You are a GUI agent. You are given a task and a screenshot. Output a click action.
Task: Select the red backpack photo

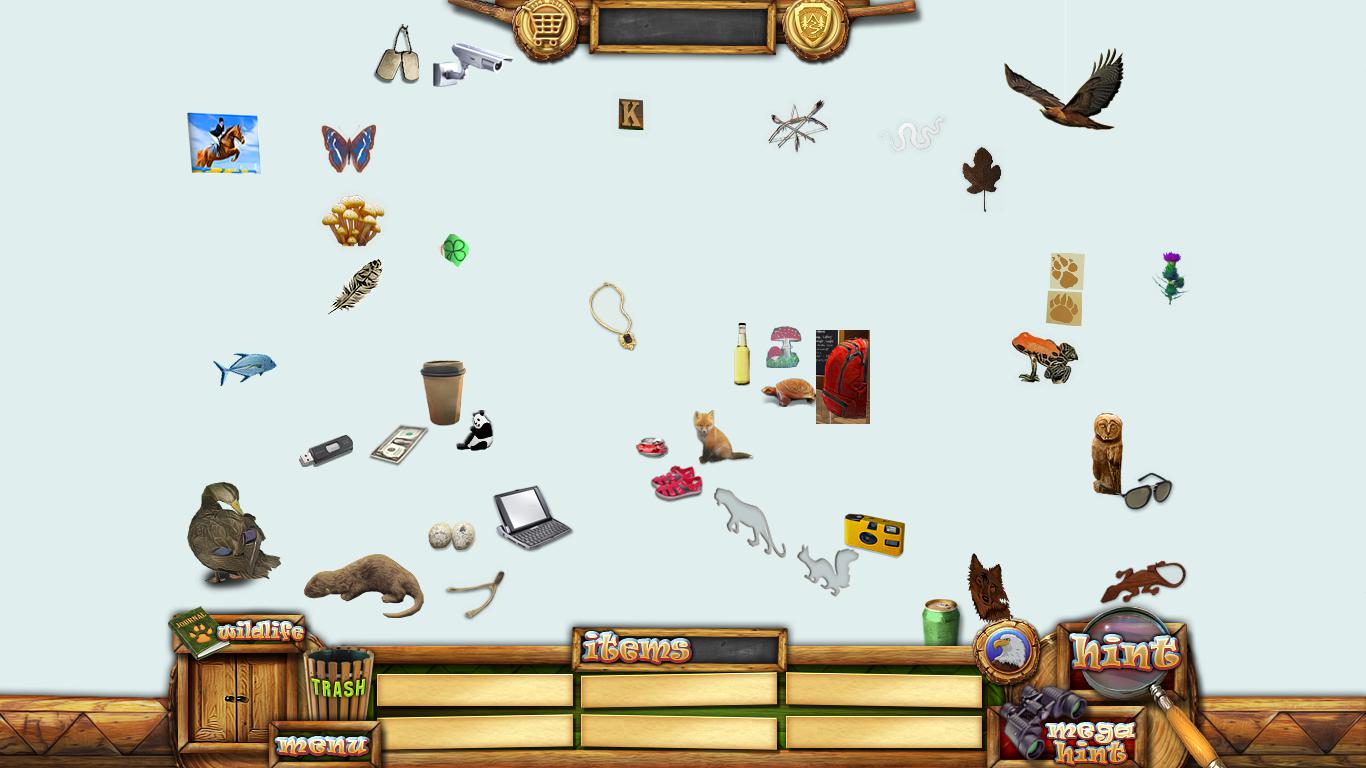[842, 377]
